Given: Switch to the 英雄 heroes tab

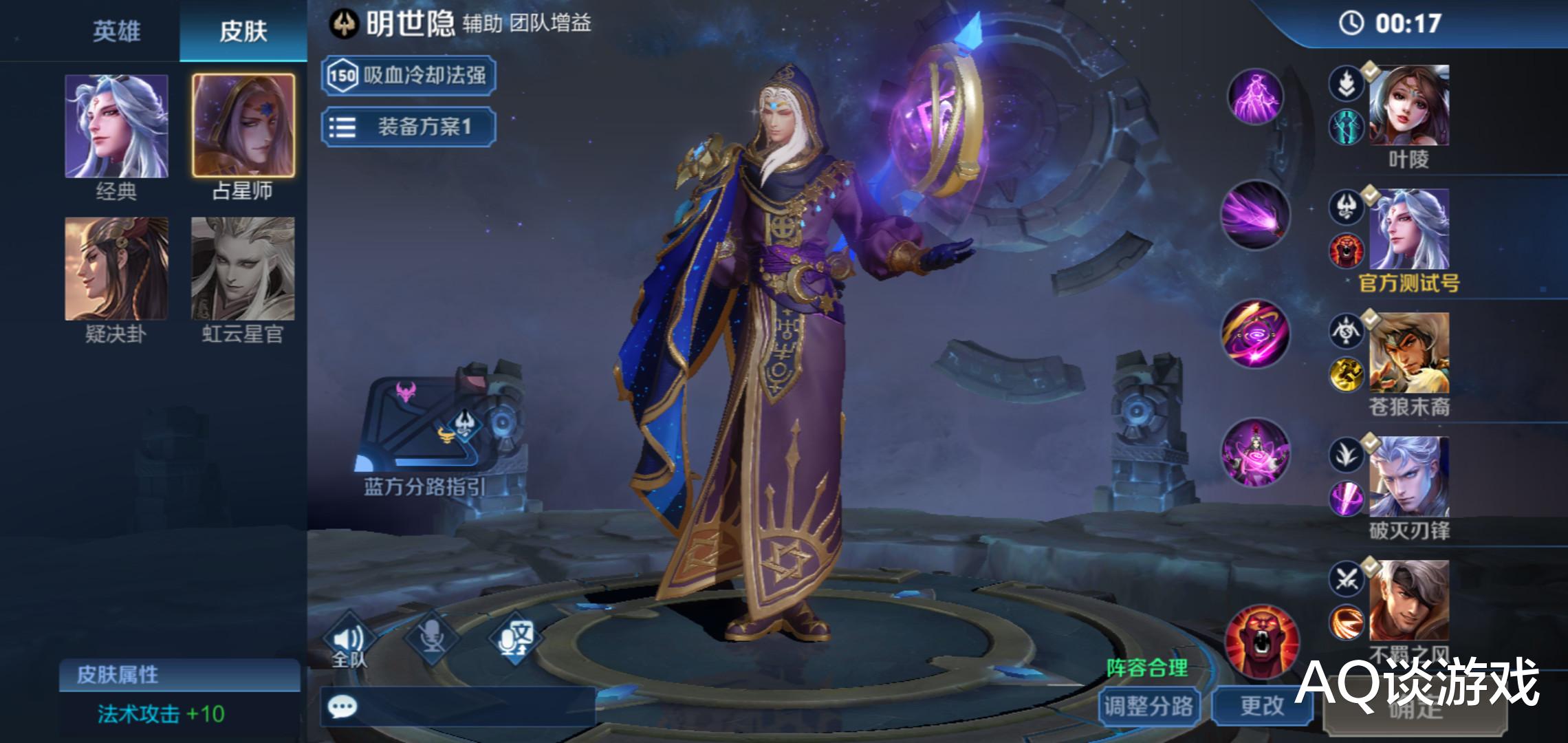Looking at the screenshot, I should (x=118, y=32).
